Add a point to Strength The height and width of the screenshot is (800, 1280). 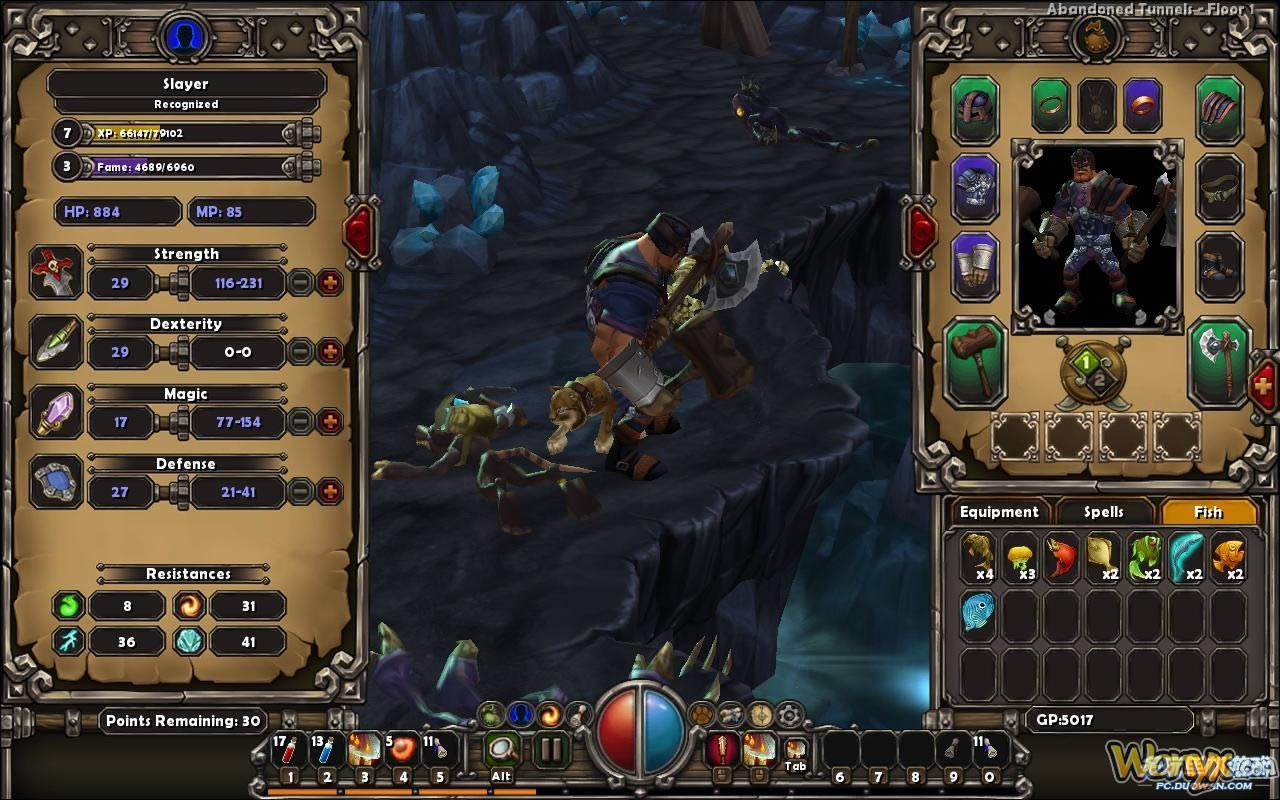[329, 283]
